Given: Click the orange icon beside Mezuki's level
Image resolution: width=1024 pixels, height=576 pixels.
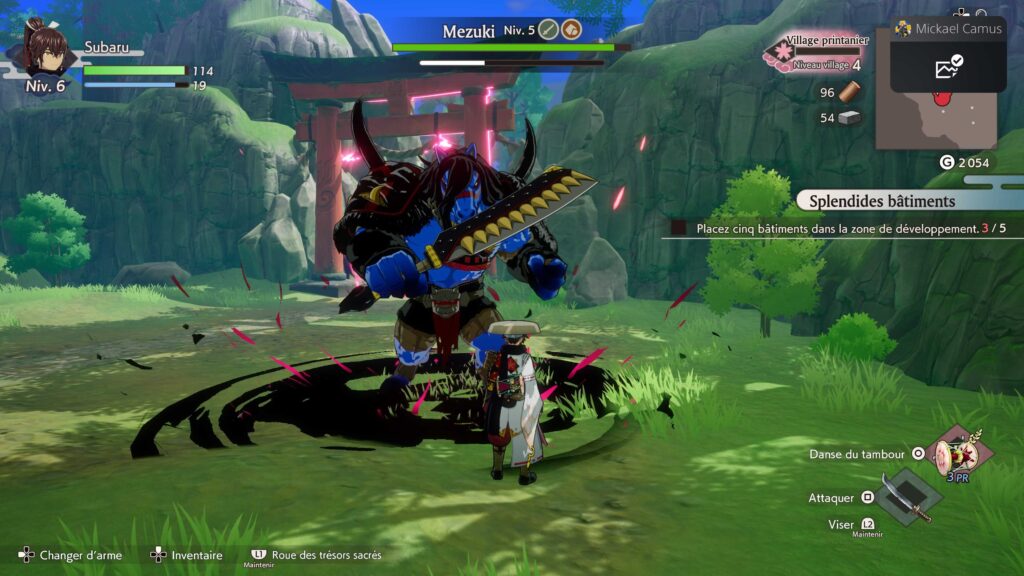Looking at the screenshot, I should [571, 31].
